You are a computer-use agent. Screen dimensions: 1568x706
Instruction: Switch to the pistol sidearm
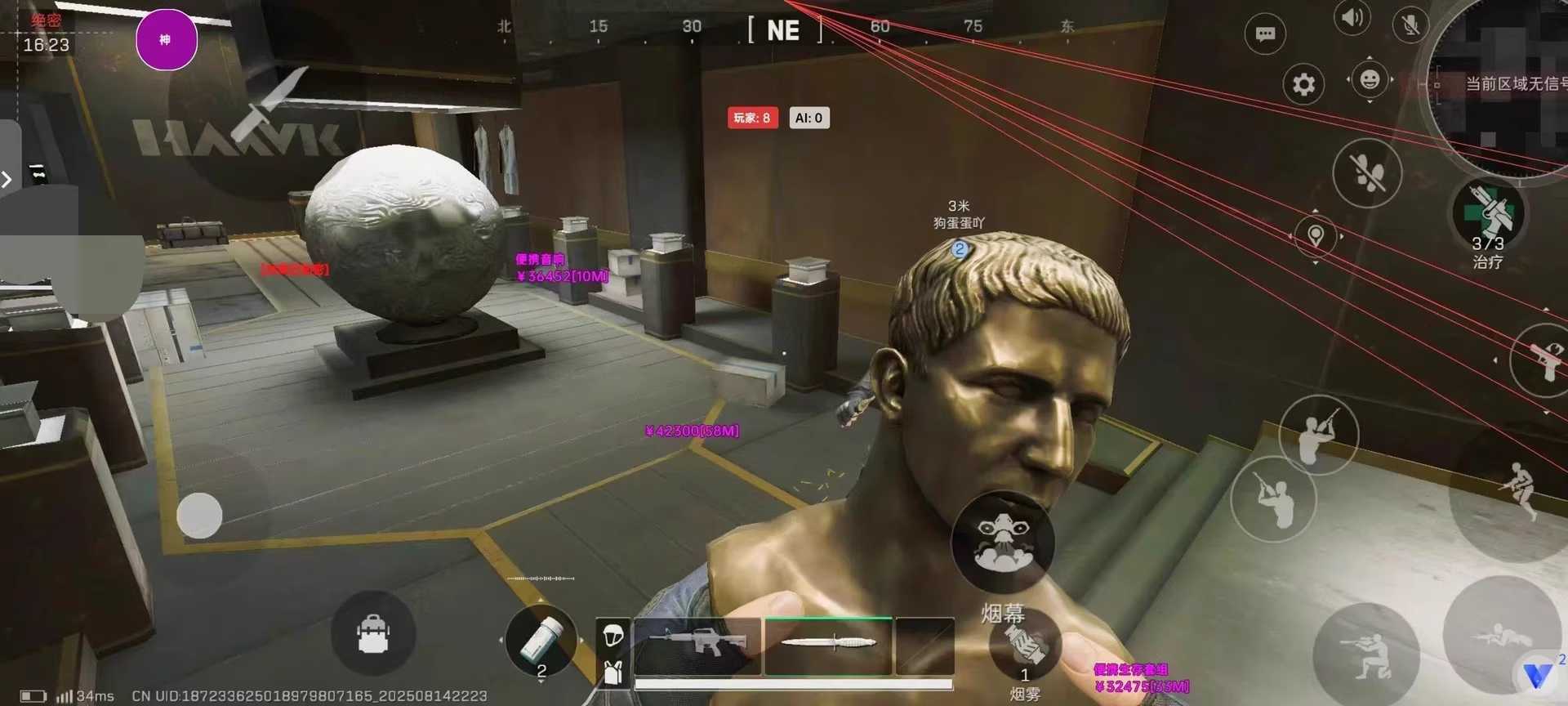click(1545, 360)
